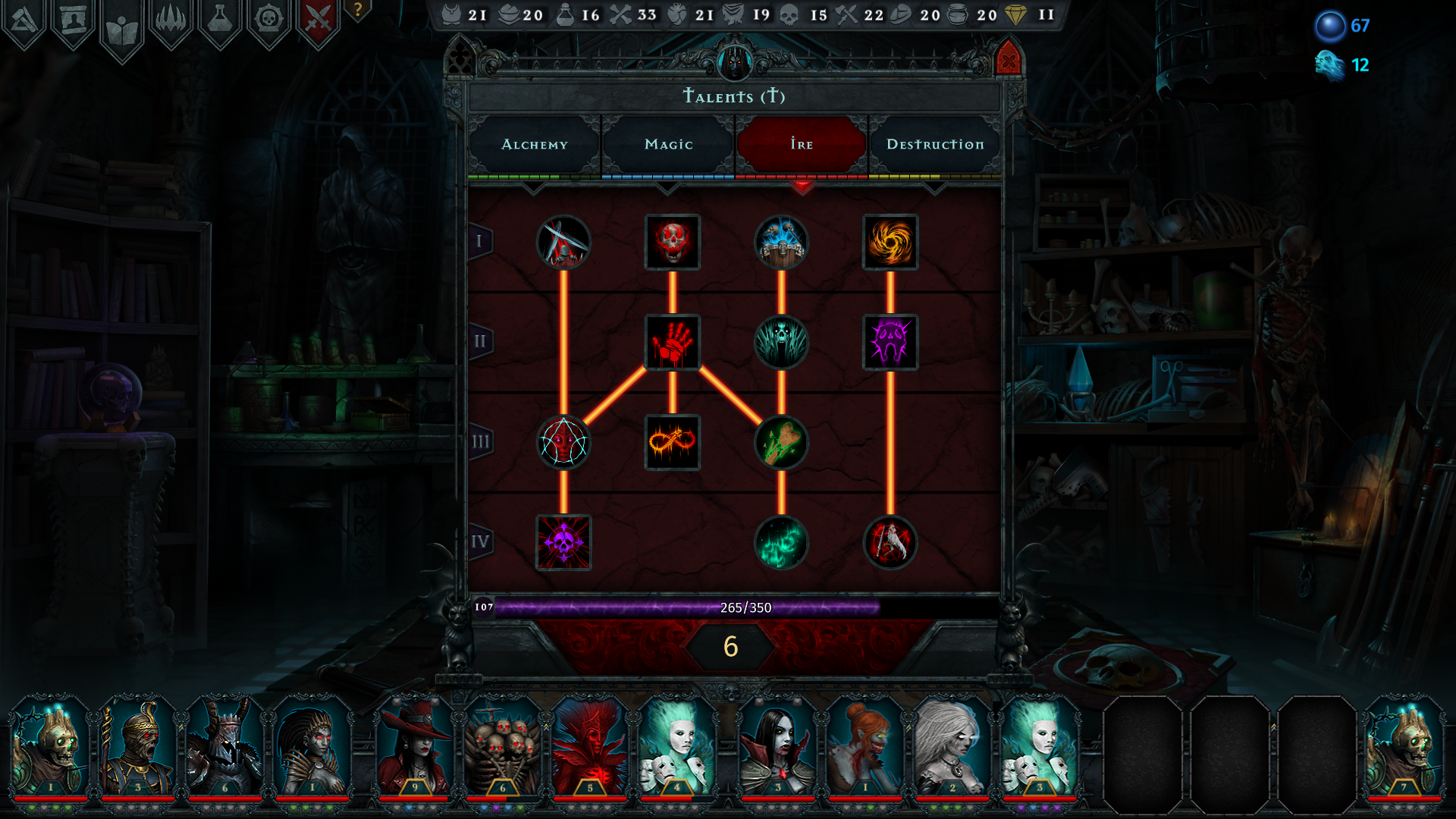The height and width of the screenshot is (819, 1456).
Task: Select the pentagram face talent in tier III
Action: 563,441
